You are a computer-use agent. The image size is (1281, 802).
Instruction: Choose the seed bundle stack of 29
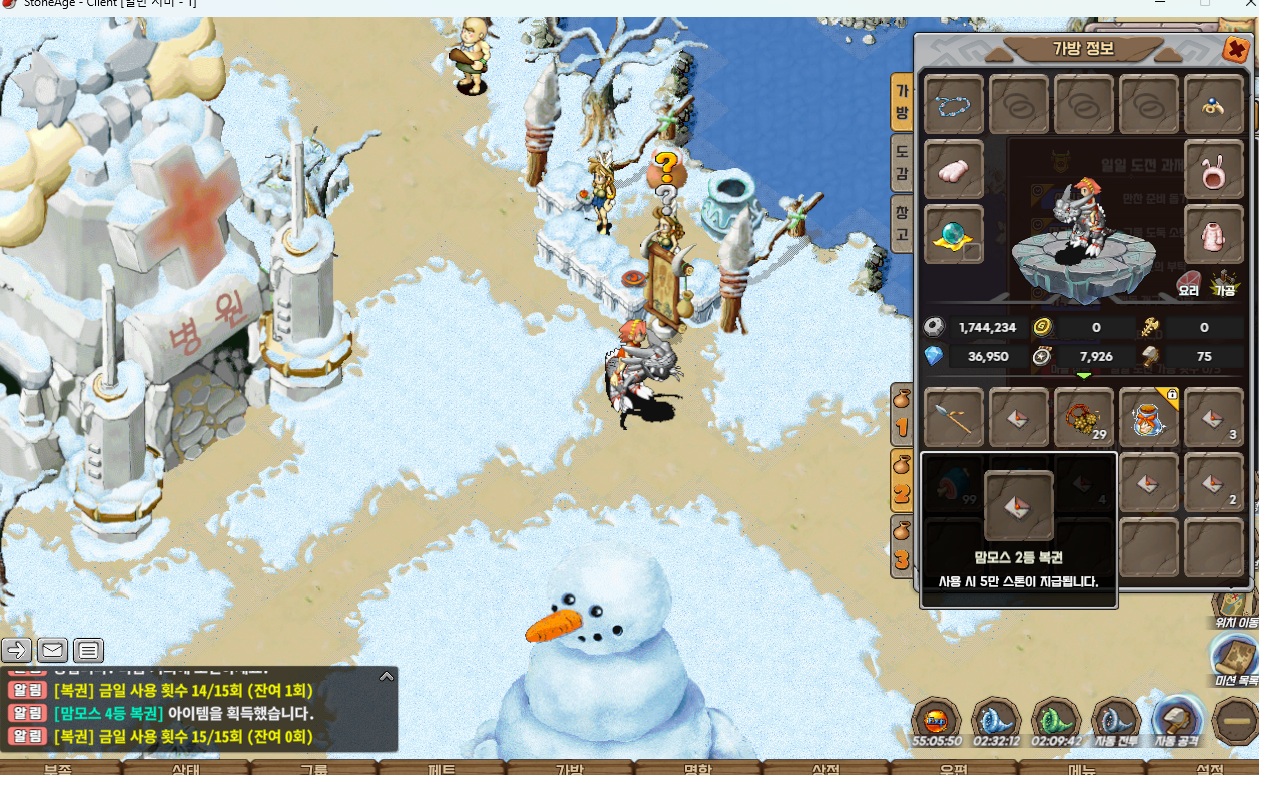pyautogui.click(x=1084, y=417)
